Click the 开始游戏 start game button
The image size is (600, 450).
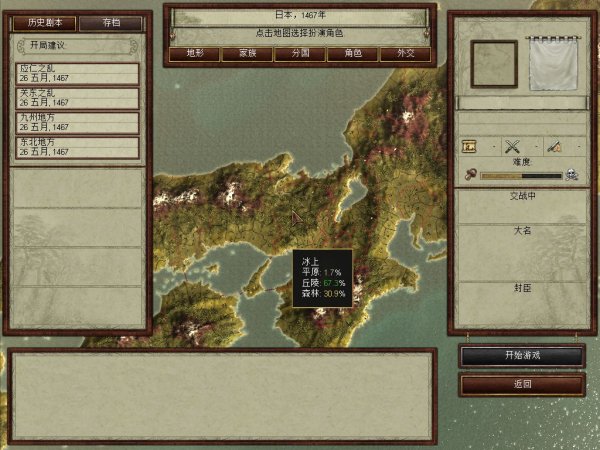tap(522, 356)
